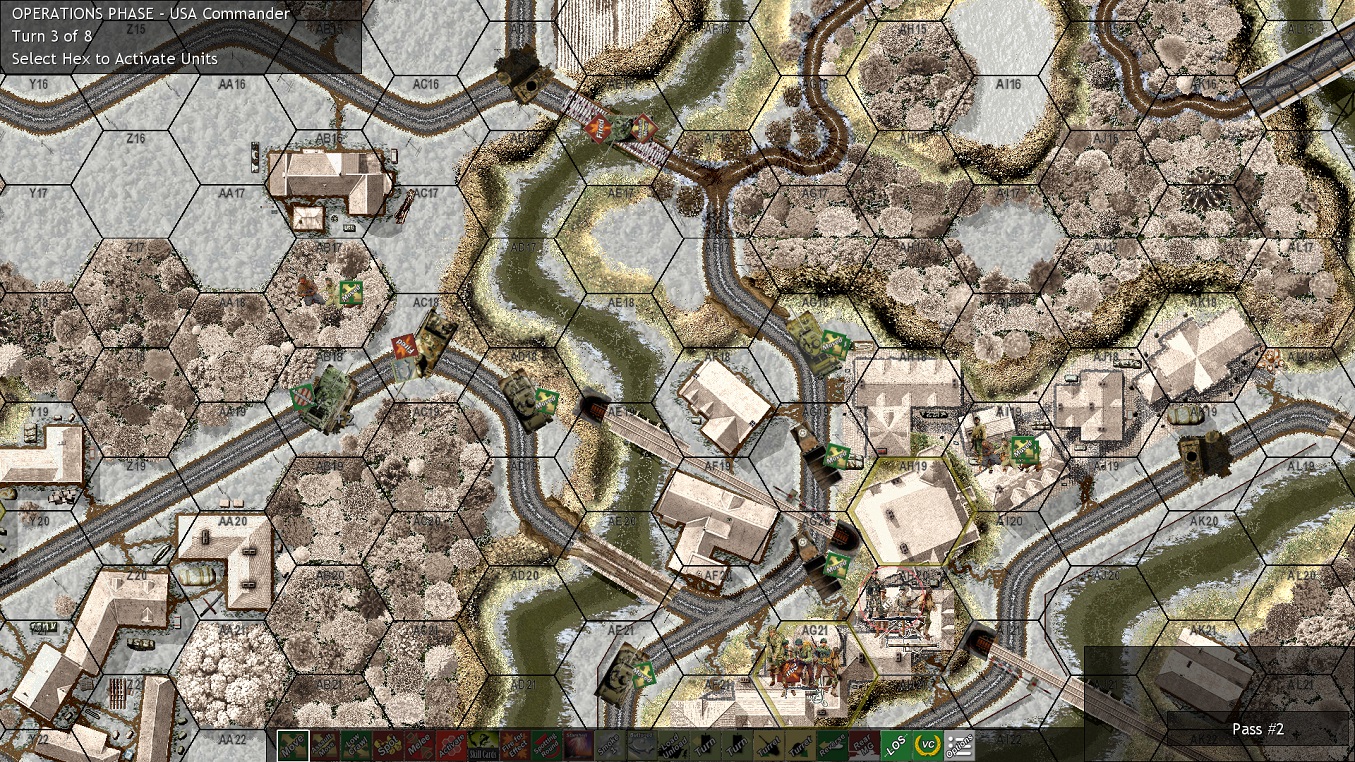This screenshot has height=762, width=1355.
Task: Toggle the LOS display
Action: click(x=894, y=746)
